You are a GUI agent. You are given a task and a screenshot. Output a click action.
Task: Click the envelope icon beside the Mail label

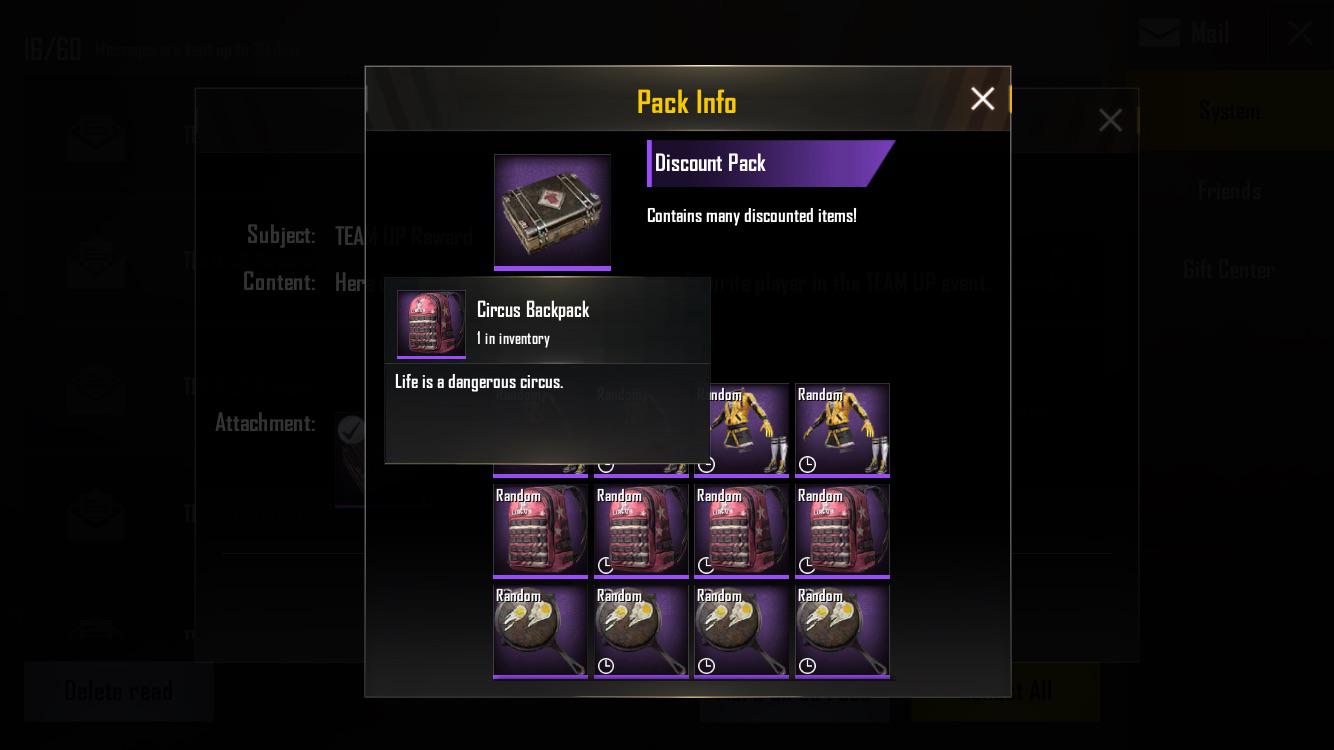pos(1159,32)
